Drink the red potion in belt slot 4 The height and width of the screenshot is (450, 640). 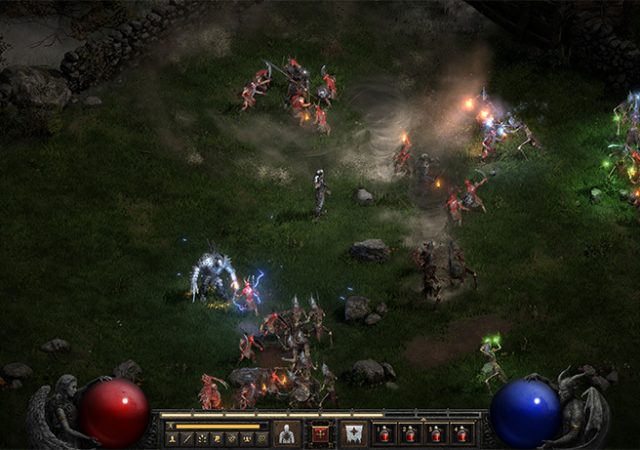461,434
